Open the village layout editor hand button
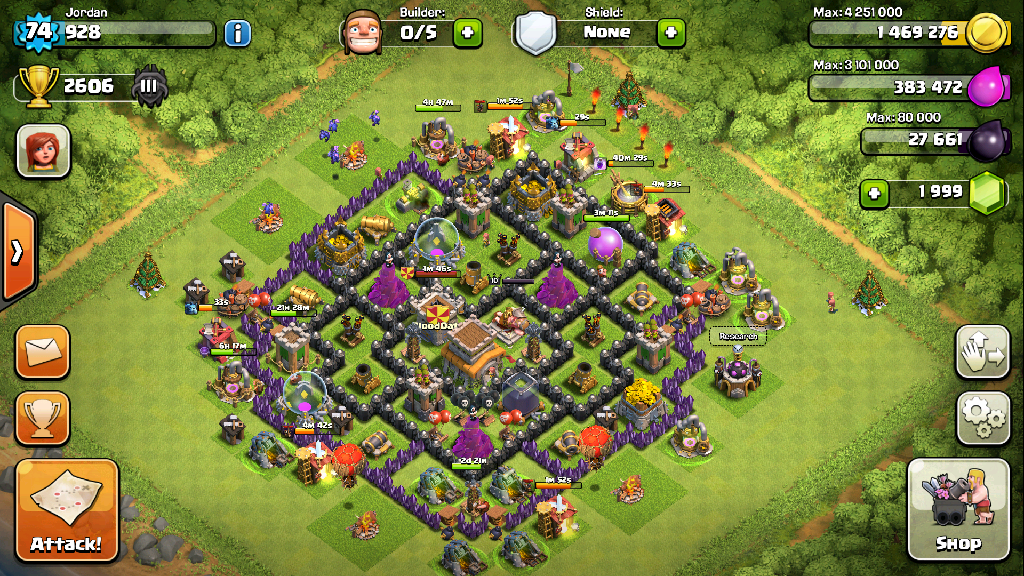This screenshot has width=1024, height=576. point(982,350)
